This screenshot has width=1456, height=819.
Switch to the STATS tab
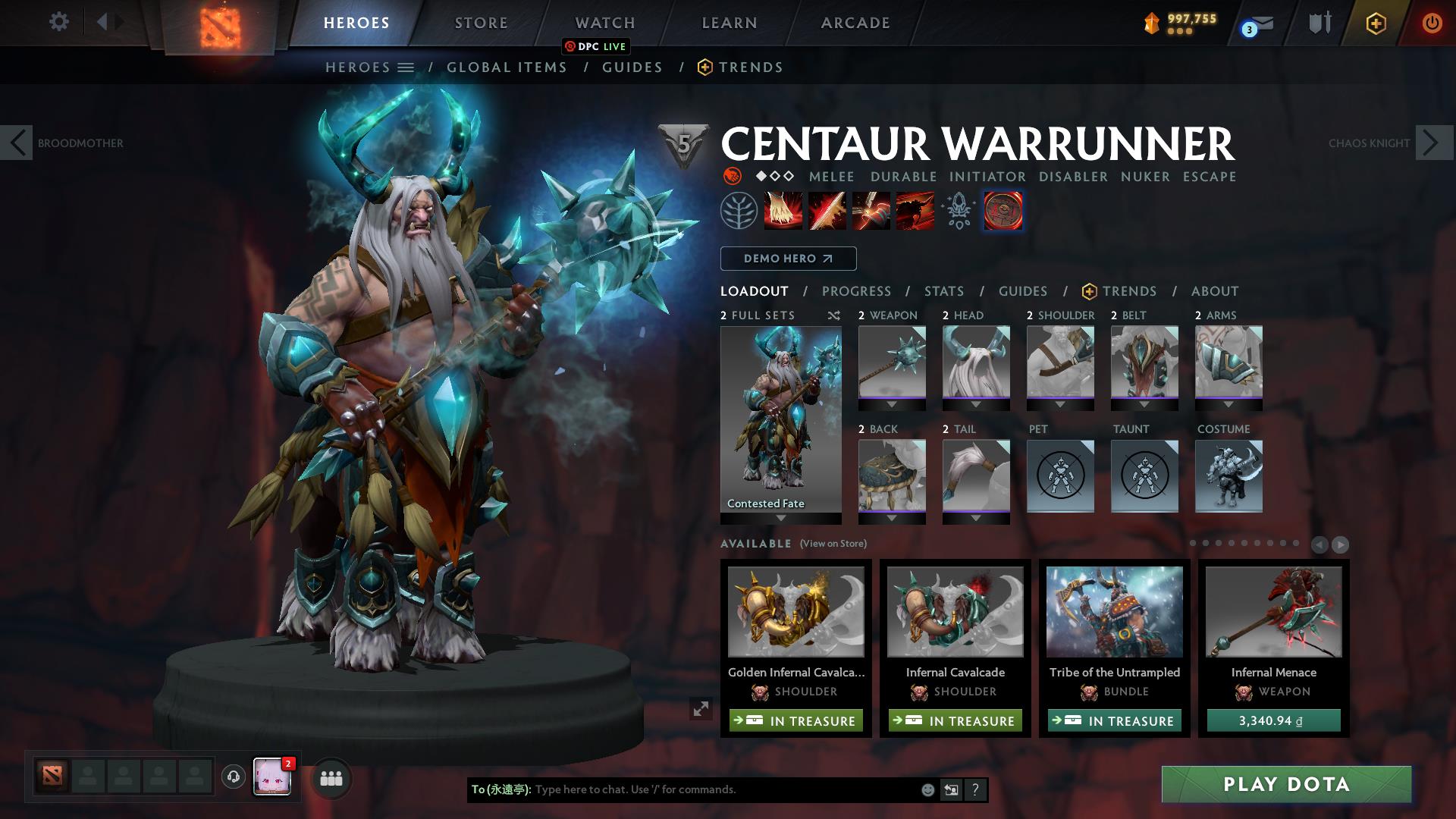click(943, 290)
